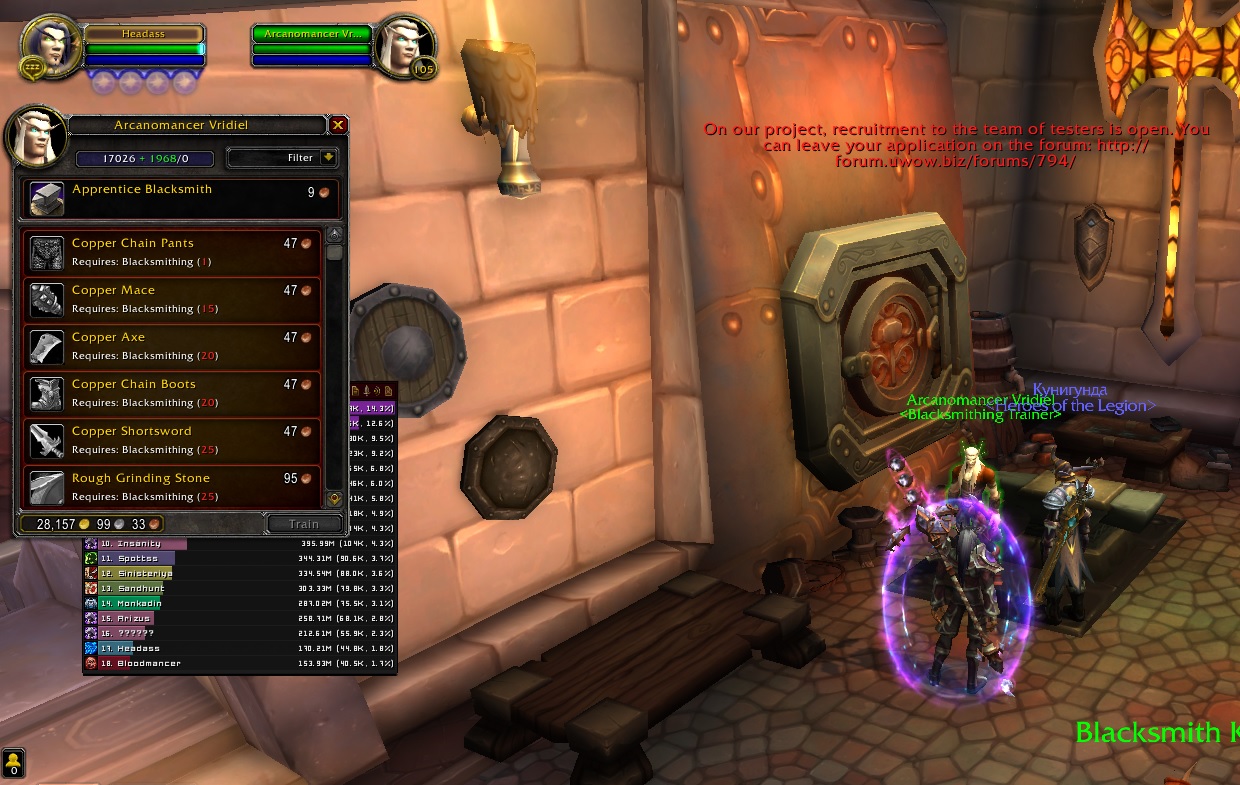Click the Train button

[304, 524]
